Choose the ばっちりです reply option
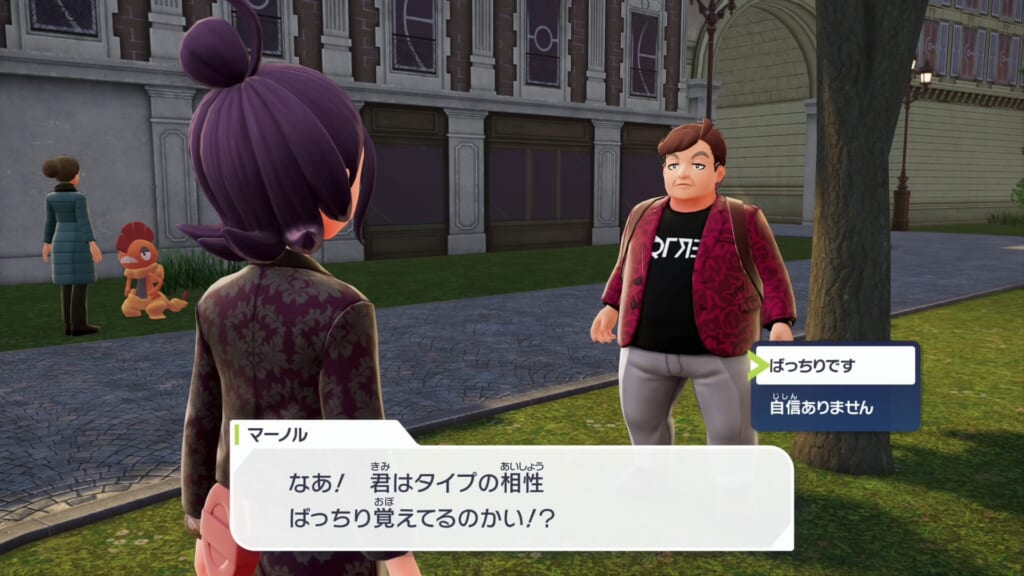 point(835,366)
